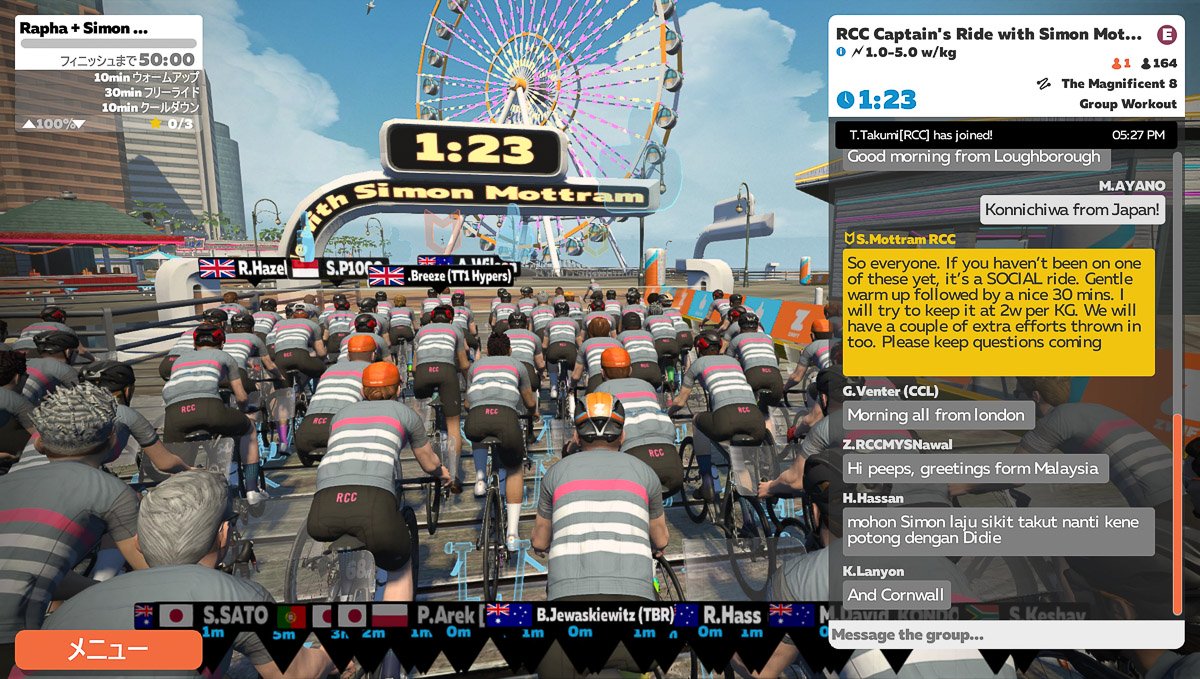1200x679 pixels.
Task: Select the category E event badge
Action: [x=1166, y=34]
